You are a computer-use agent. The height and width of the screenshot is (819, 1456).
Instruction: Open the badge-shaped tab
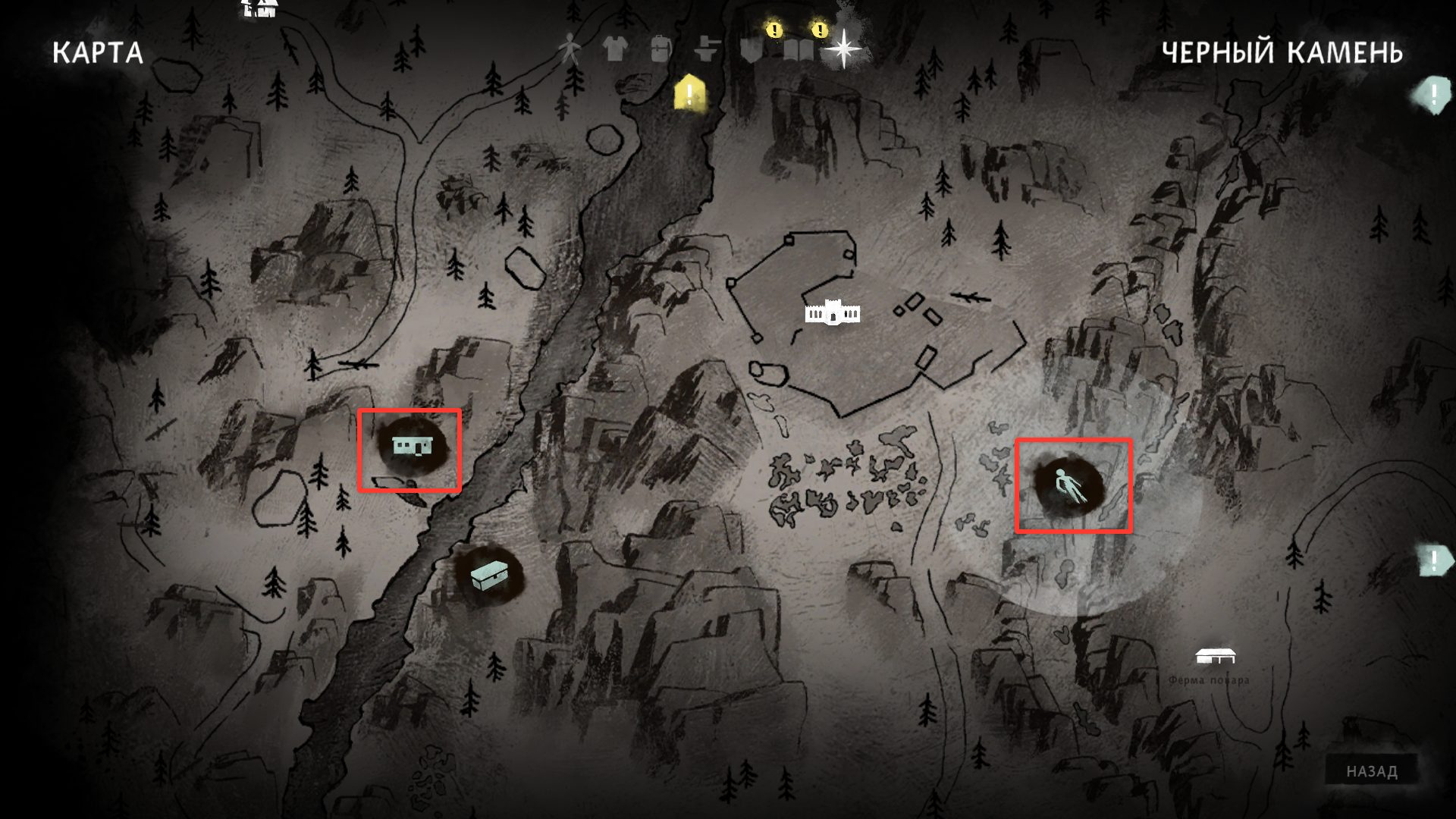[x=752, y=50]
